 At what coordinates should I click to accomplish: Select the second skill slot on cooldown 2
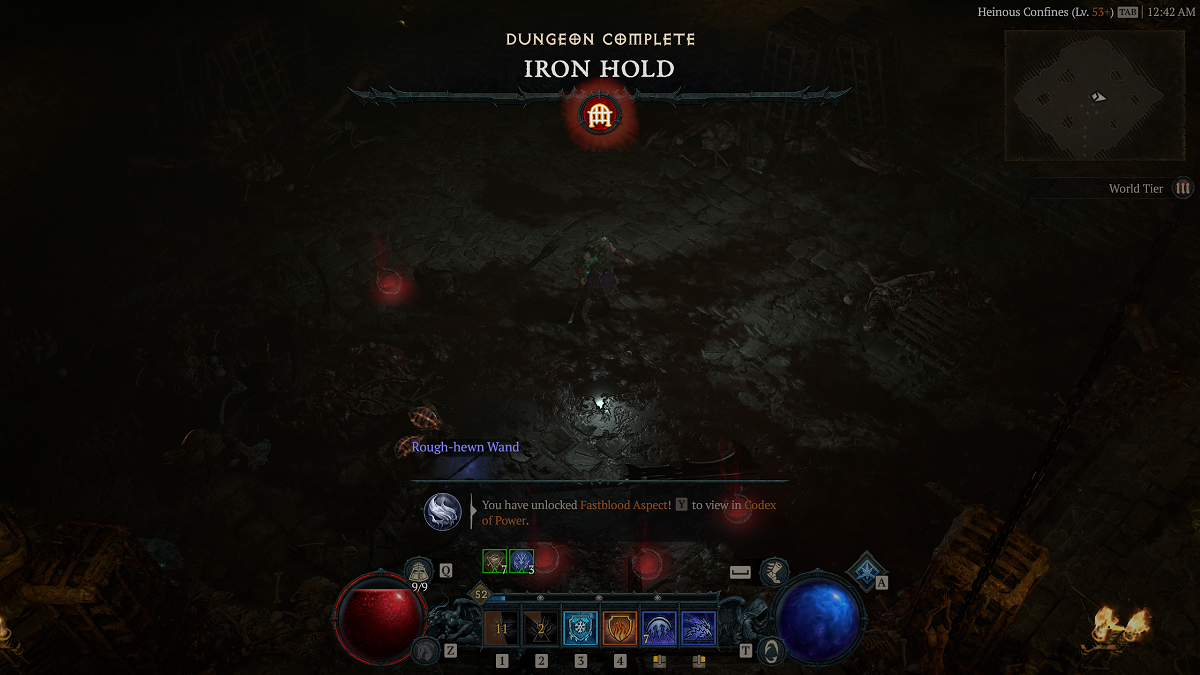541,629
